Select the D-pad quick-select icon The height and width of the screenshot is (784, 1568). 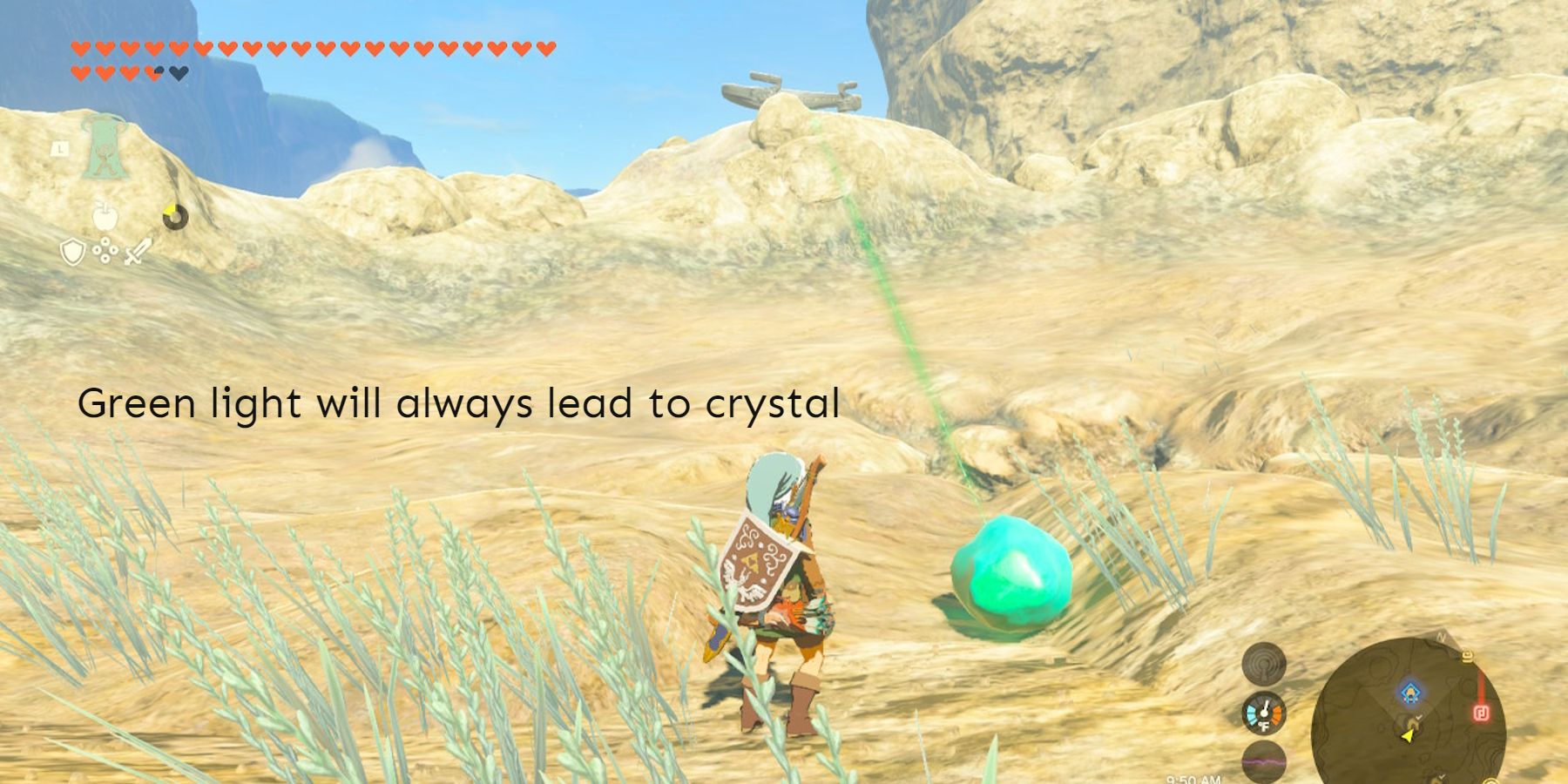tap(105, 251)
